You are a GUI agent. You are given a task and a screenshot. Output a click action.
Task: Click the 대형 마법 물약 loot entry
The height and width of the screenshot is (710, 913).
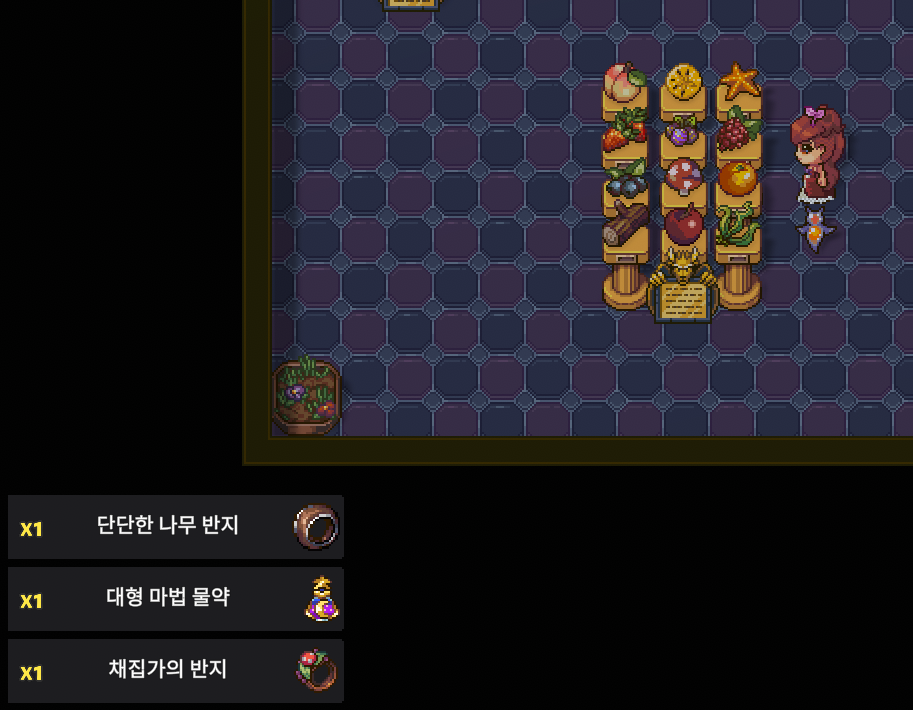pos(175,599)
